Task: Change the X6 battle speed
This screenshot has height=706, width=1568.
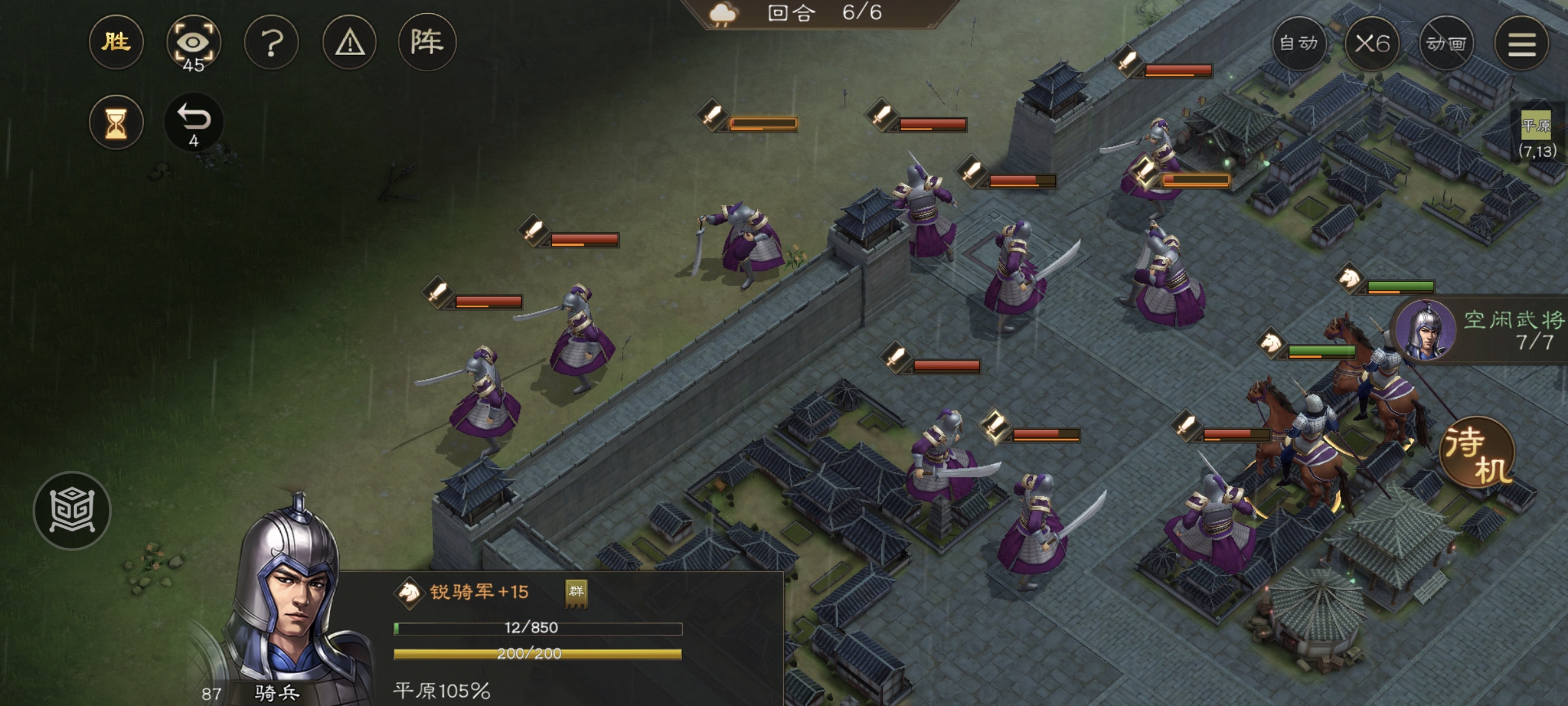Action: tap(1372, 44)
